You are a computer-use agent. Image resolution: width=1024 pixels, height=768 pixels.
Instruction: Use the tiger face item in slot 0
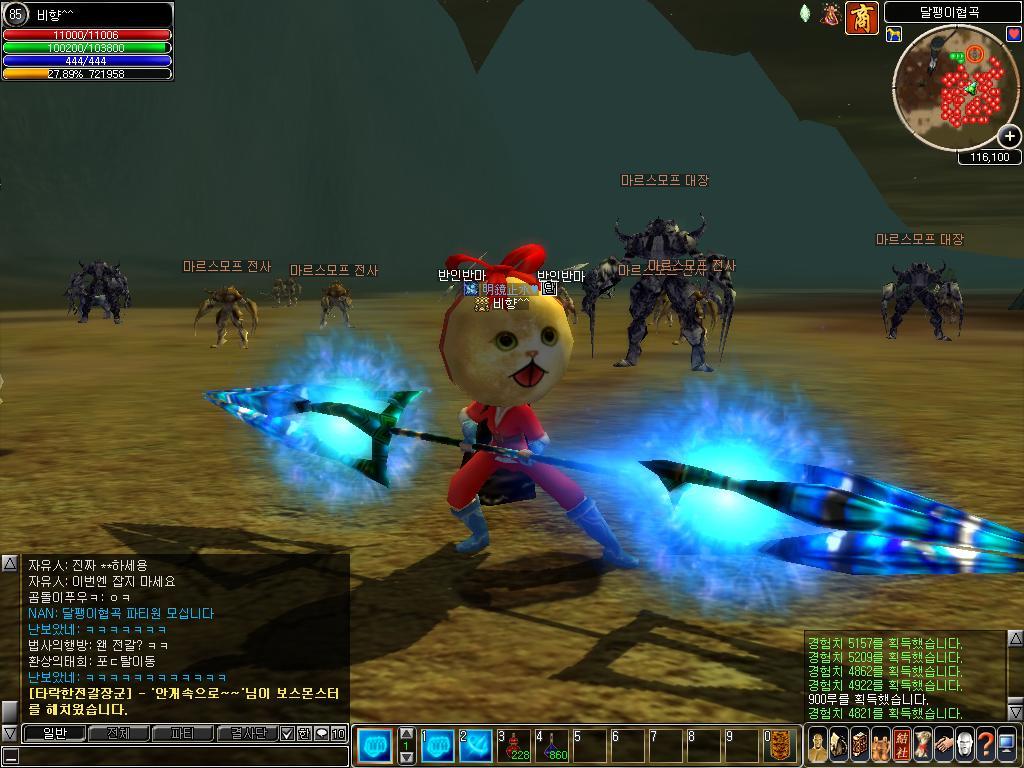[x=784, y=745]
